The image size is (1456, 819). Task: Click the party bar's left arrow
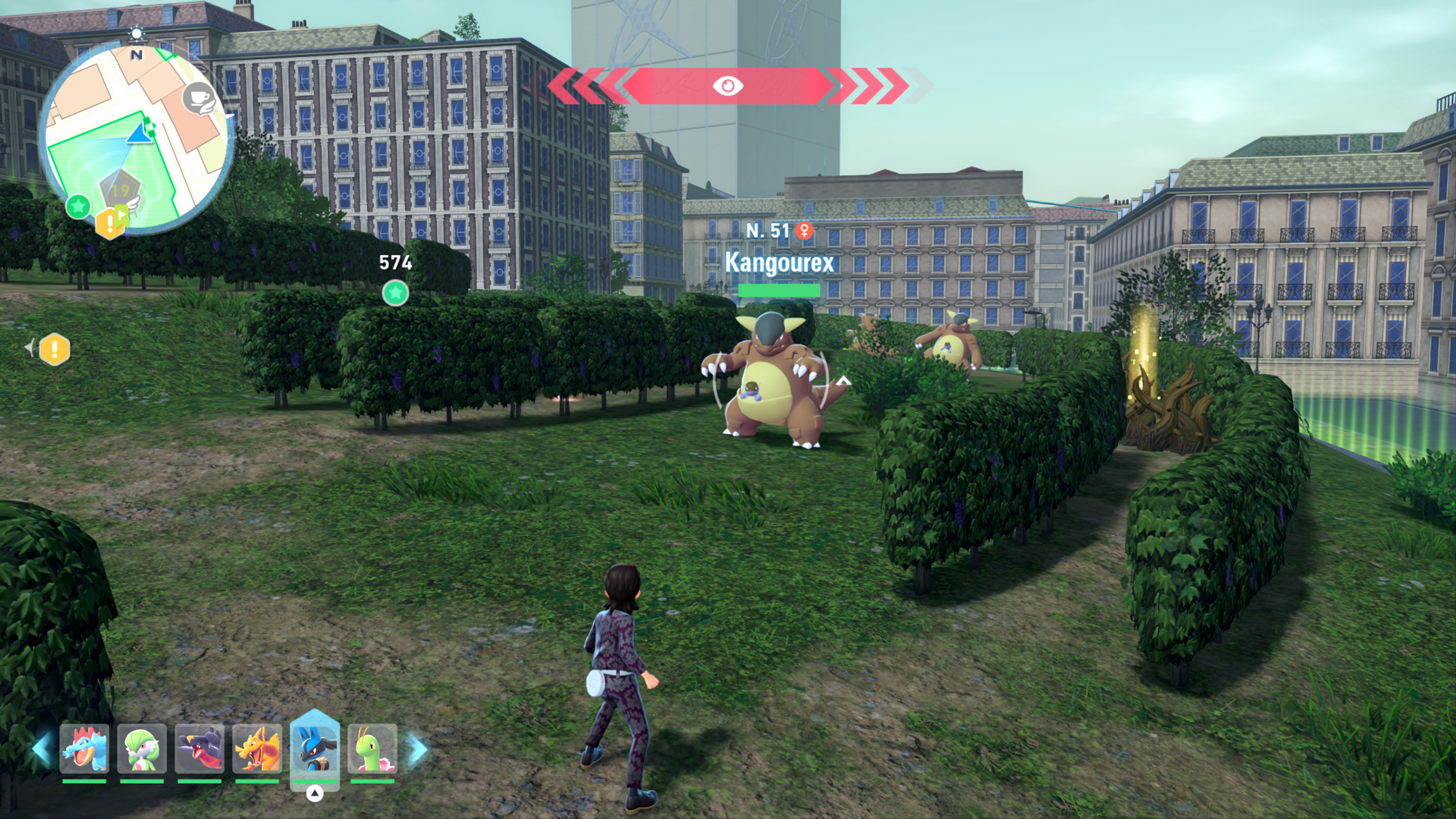point(42,748)
